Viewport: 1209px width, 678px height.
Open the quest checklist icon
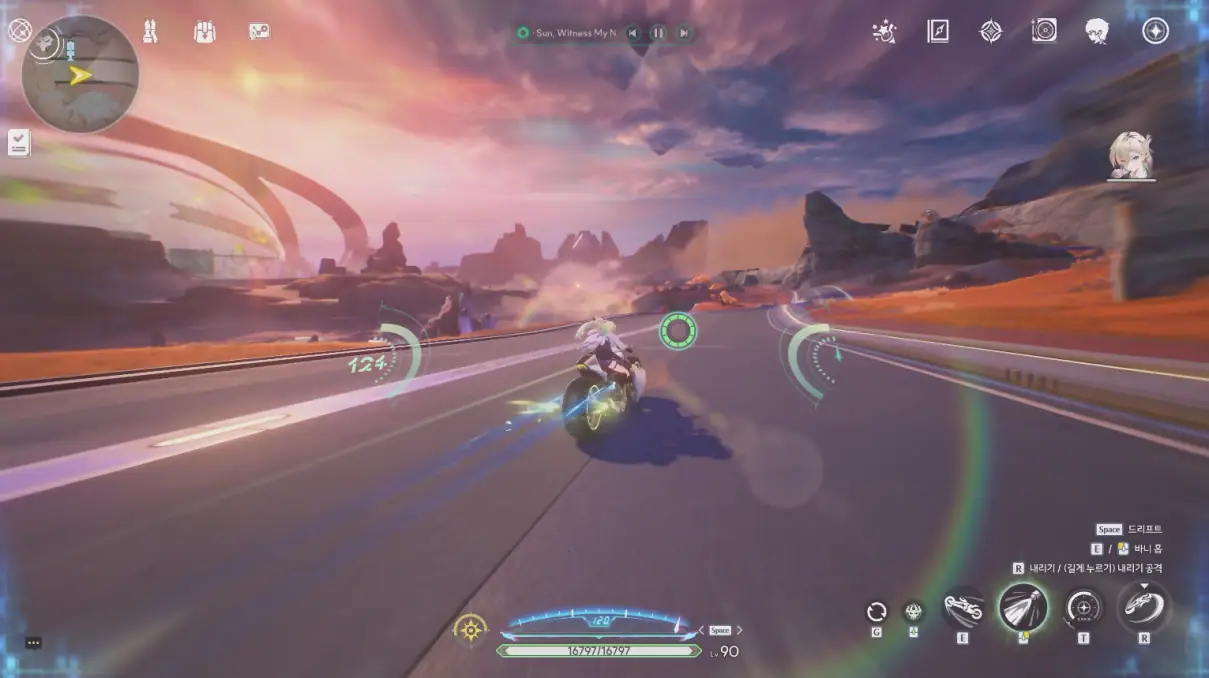point(19,143)
